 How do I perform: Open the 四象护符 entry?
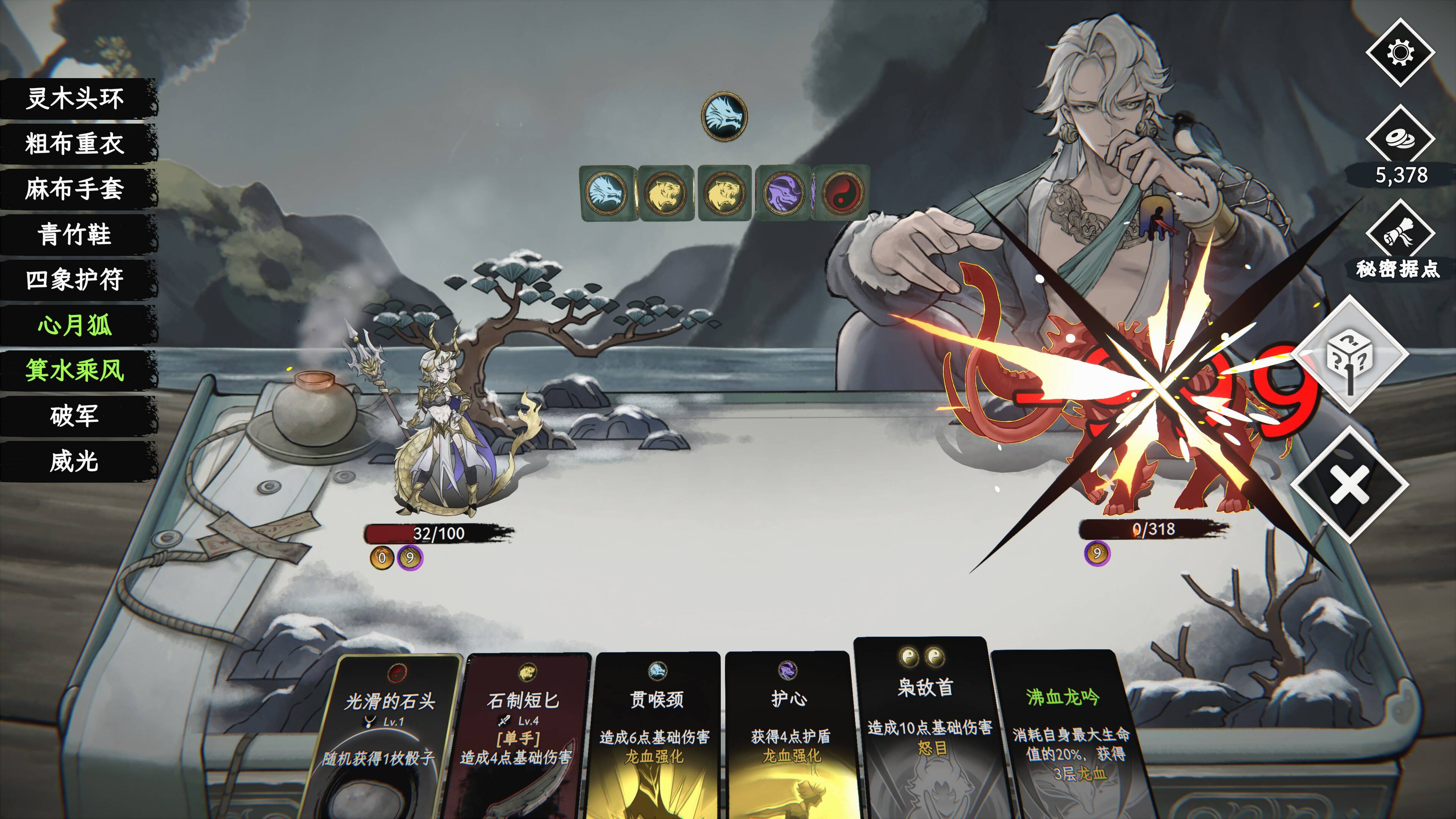75,279
